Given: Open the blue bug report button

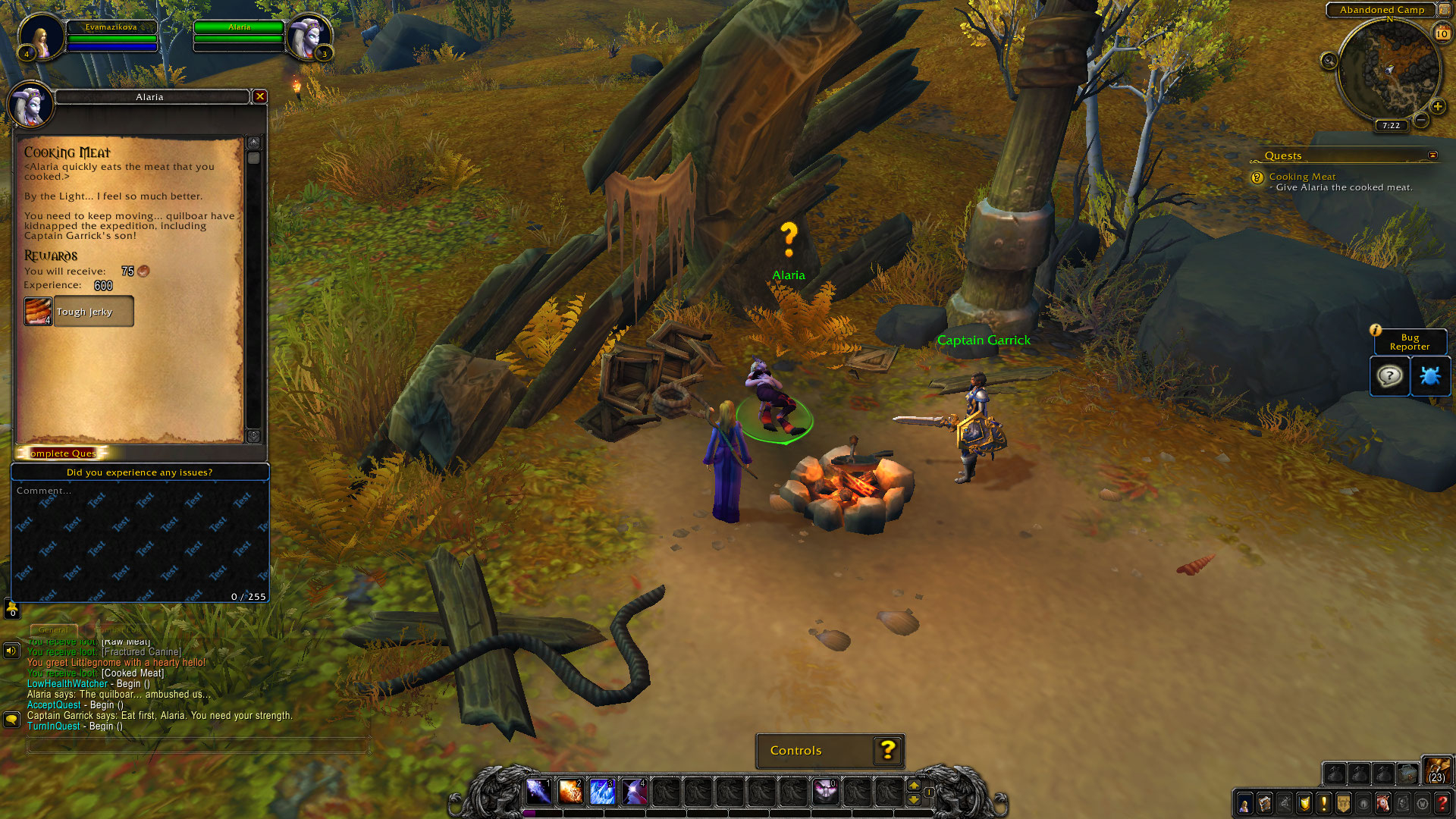Looking at the screenshot, I should [1430, 376].
